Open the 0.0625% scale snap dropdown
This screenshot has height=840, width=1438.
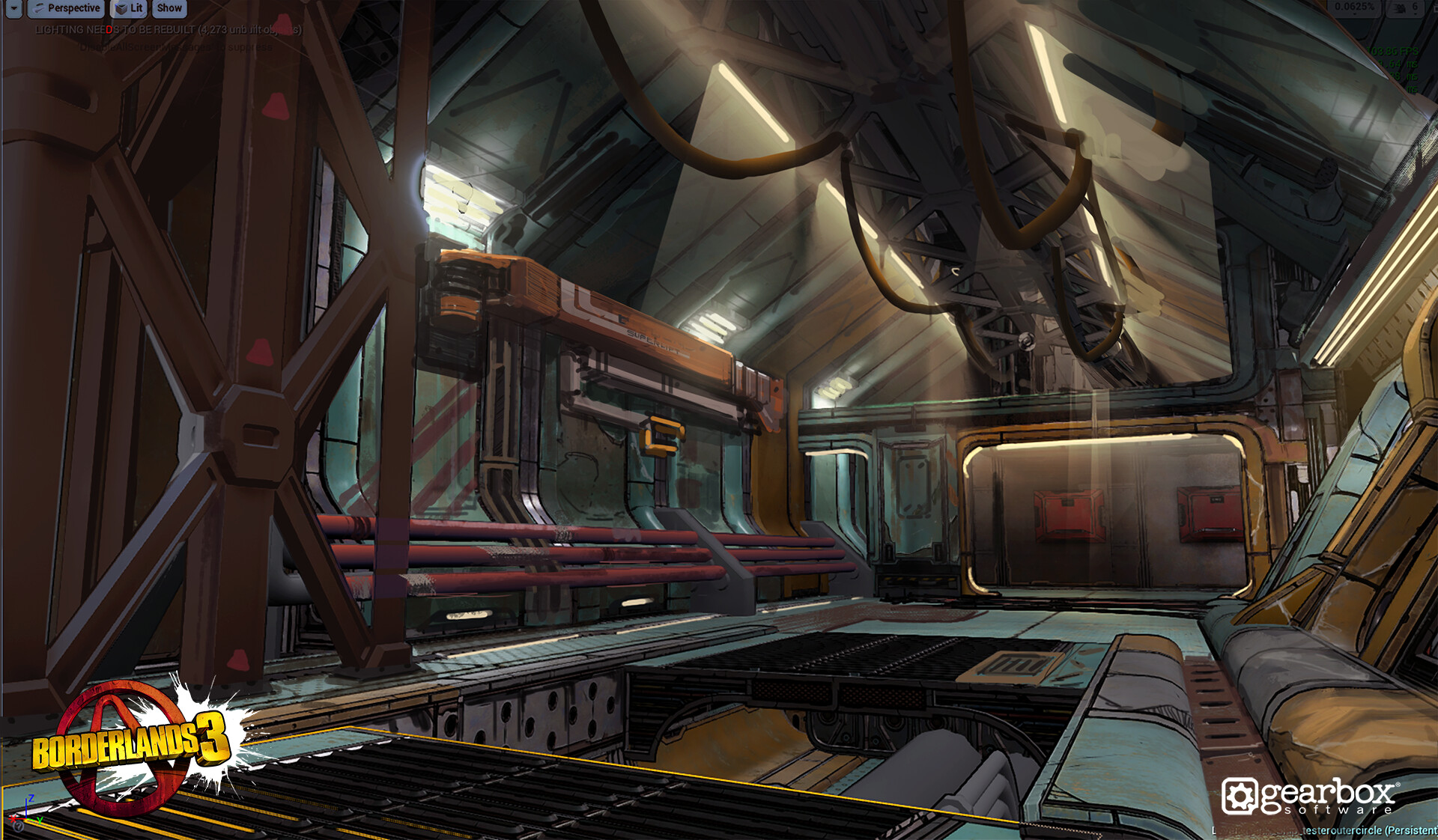point(1353,7)
